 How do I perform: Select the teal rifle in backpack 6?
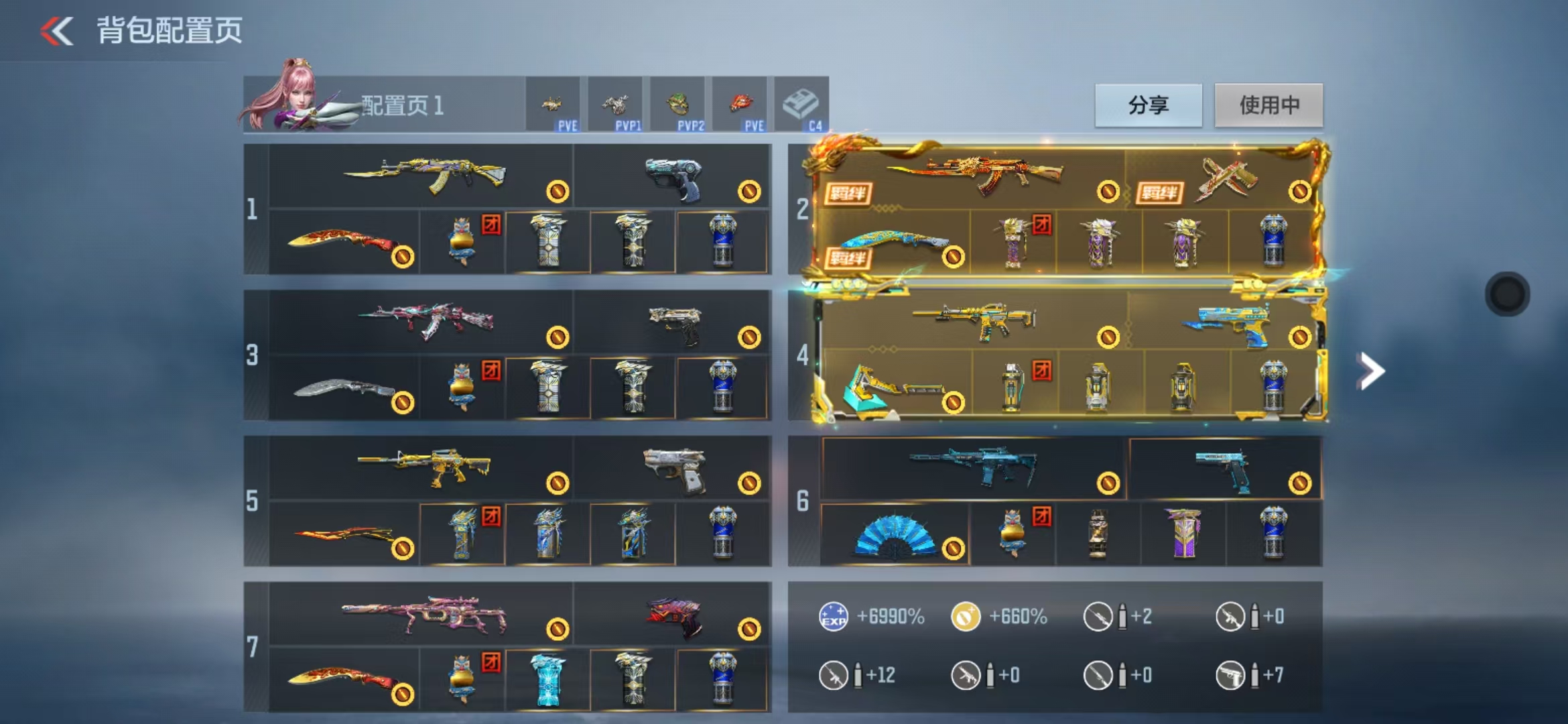[973, 466]
